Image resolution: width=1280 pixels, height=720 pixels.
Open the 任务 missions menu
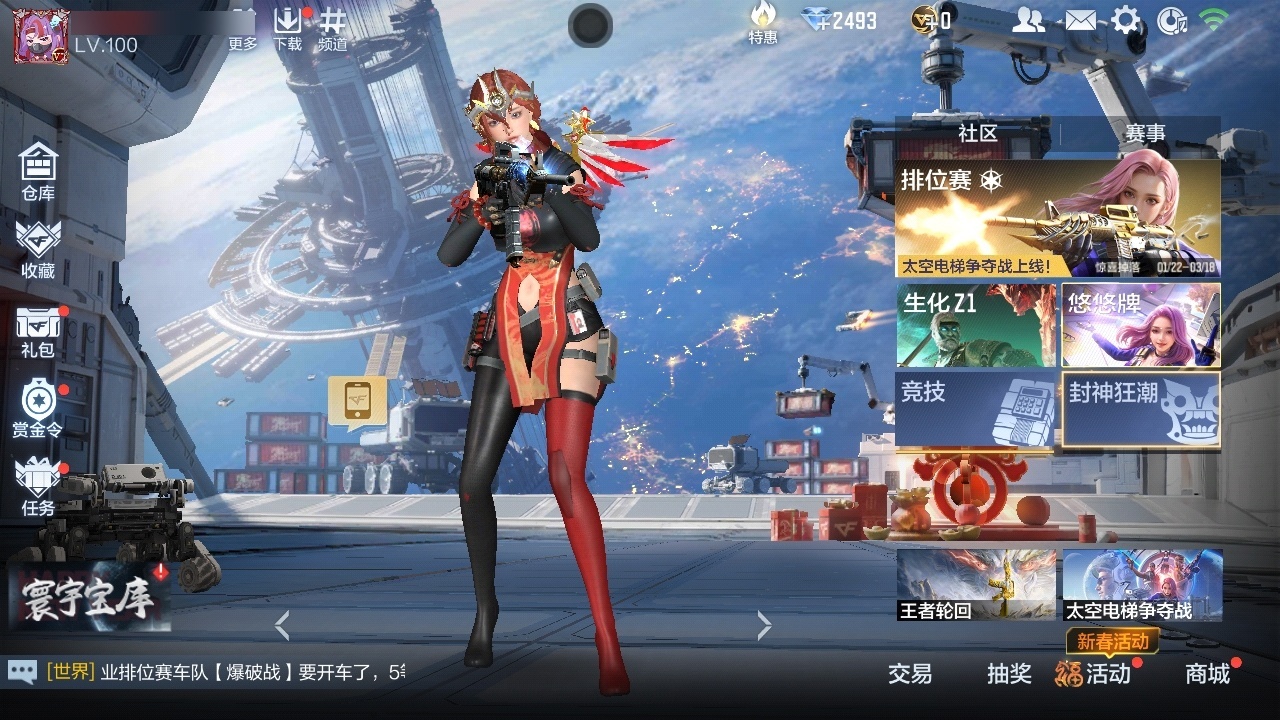pyautogui.click(x=38, y=487)
